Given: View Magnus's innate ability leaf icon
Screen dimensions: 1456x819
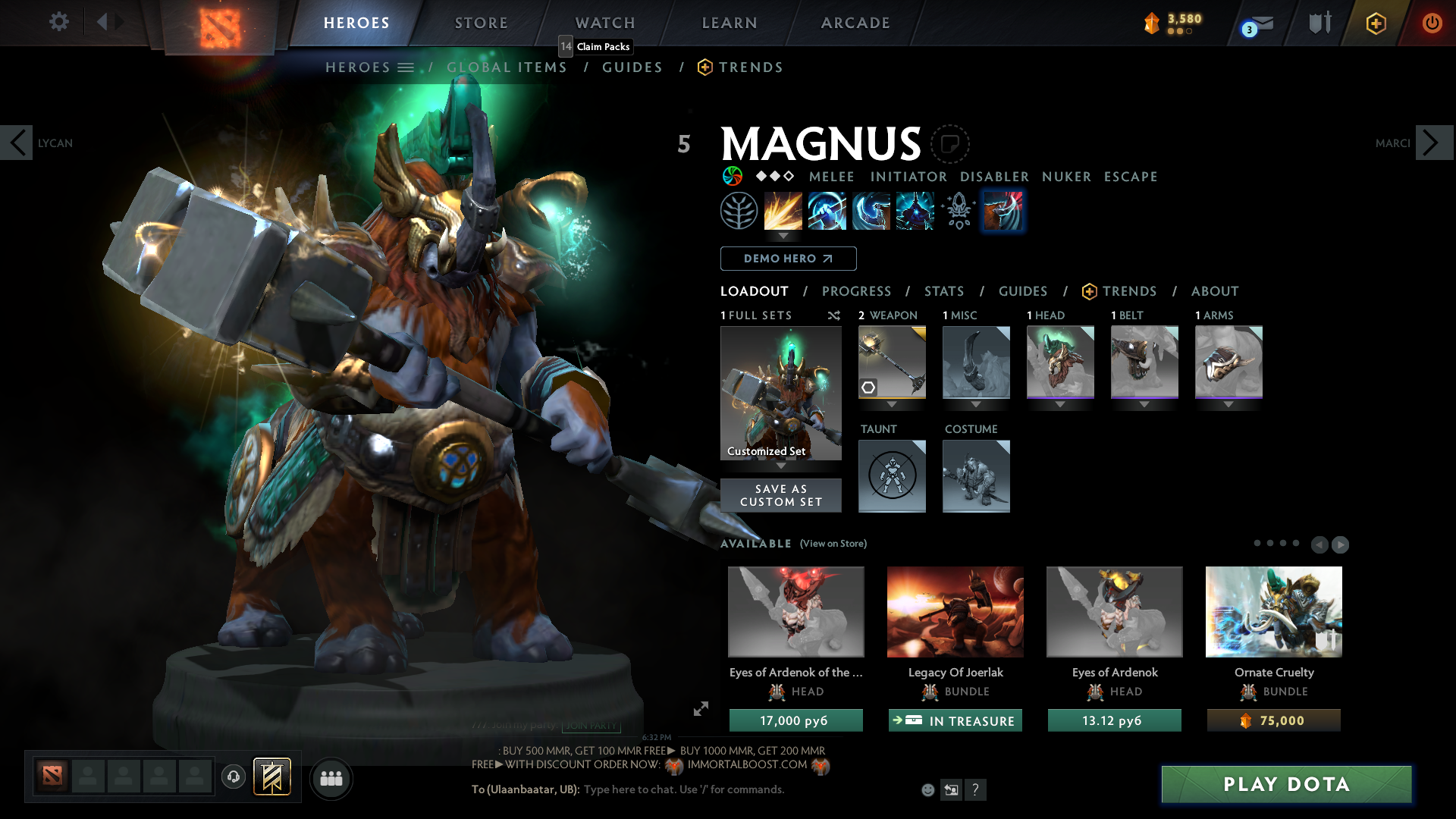Looking at the screenshot, I should pos(739,211).
